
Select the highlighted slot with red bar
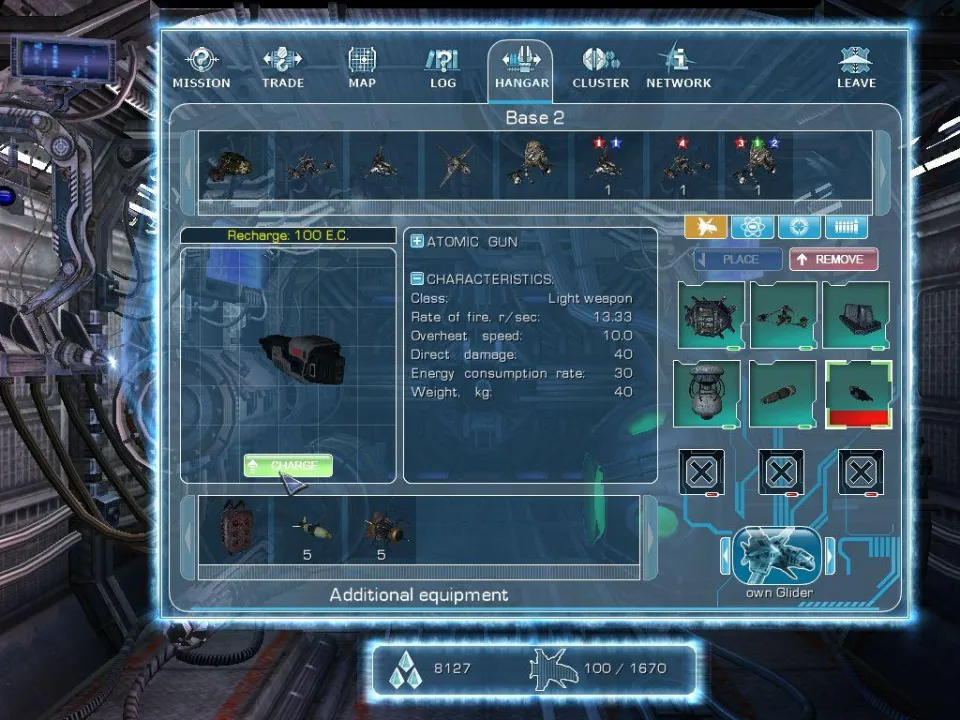click(858, 394)
